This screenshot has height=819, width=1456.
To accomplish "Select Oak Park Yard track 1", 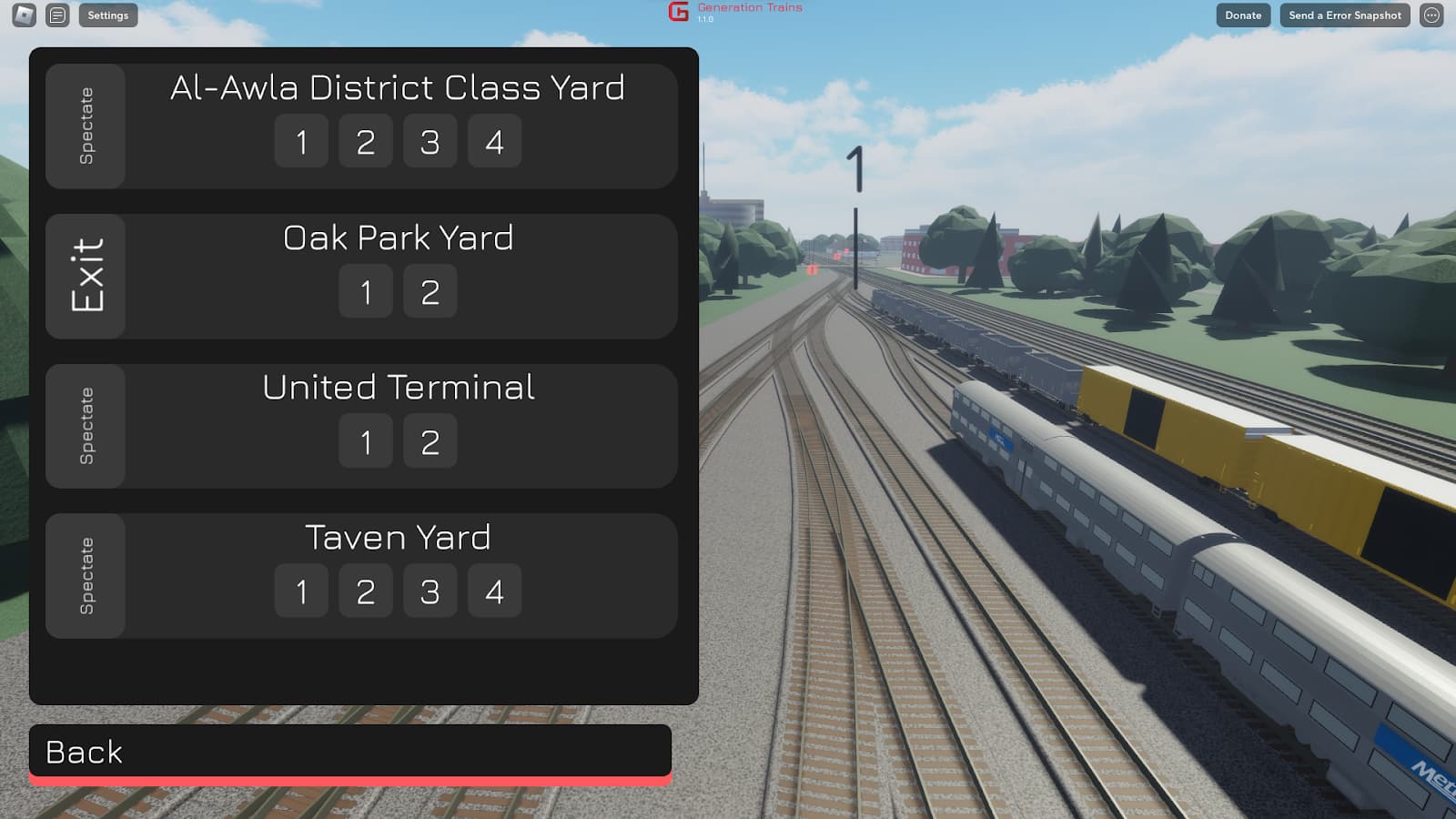I will 366,291.
